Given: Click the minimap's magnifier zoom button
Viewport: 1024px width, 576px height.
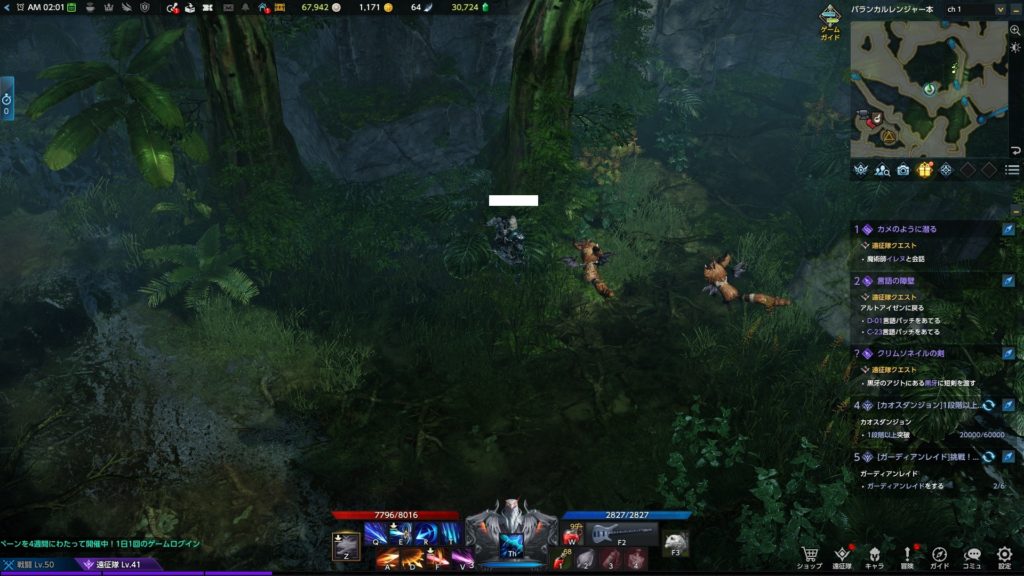Looking at the screenshot, I should pyautogui.click(x=1015, y=31).
